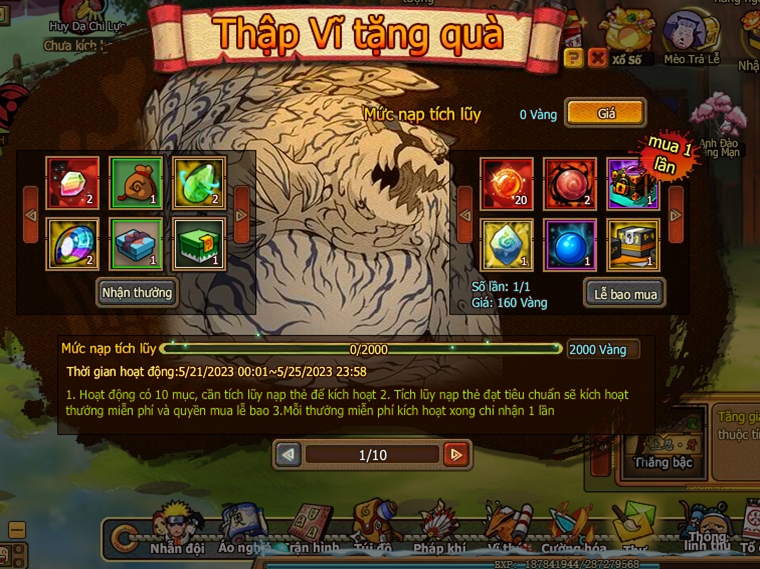
Task: Go to the previous event page arrow
Action: (288, 455)
